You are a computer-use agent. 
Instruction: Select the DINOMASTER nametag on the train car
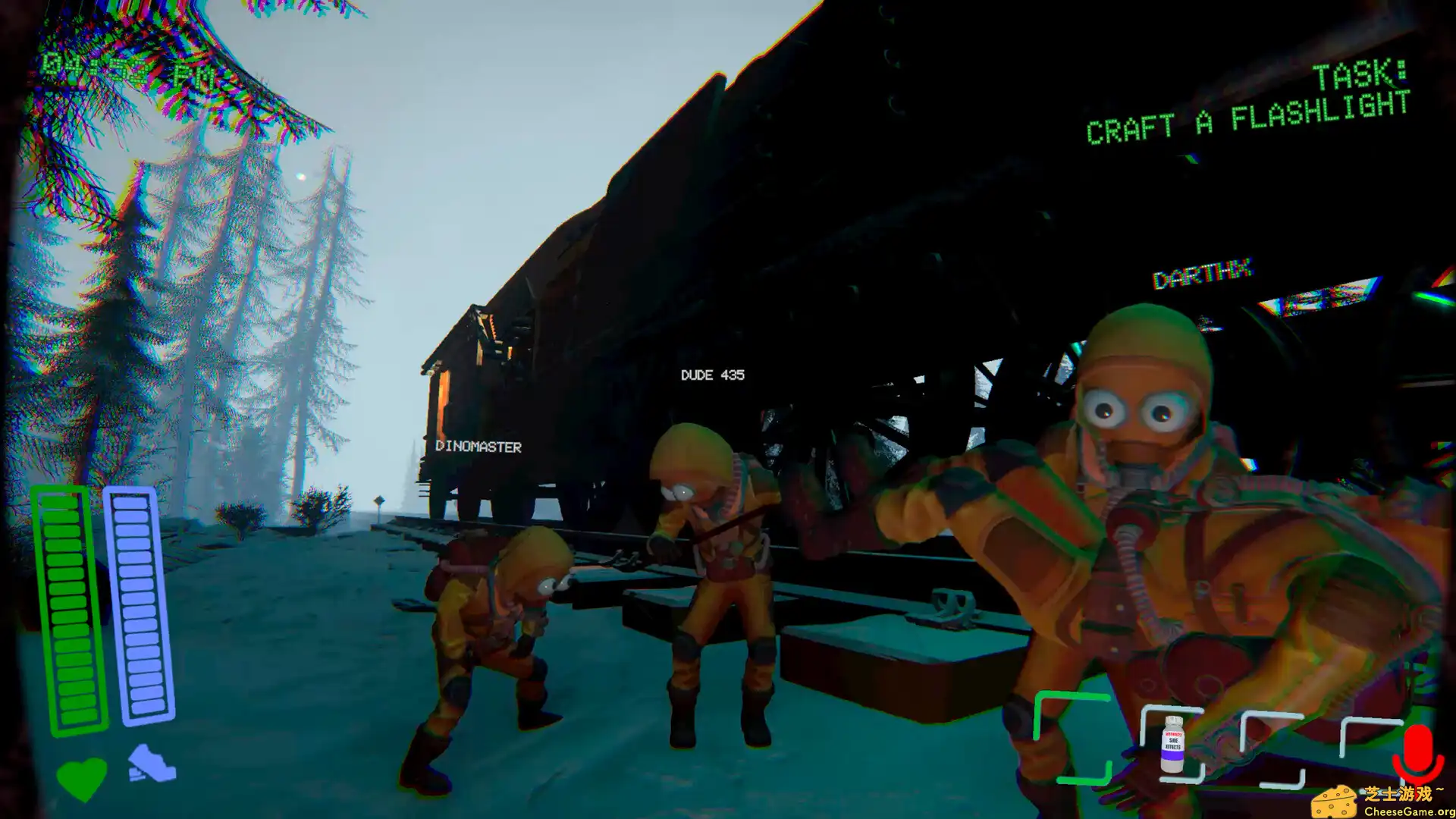(x=478, y=447)
